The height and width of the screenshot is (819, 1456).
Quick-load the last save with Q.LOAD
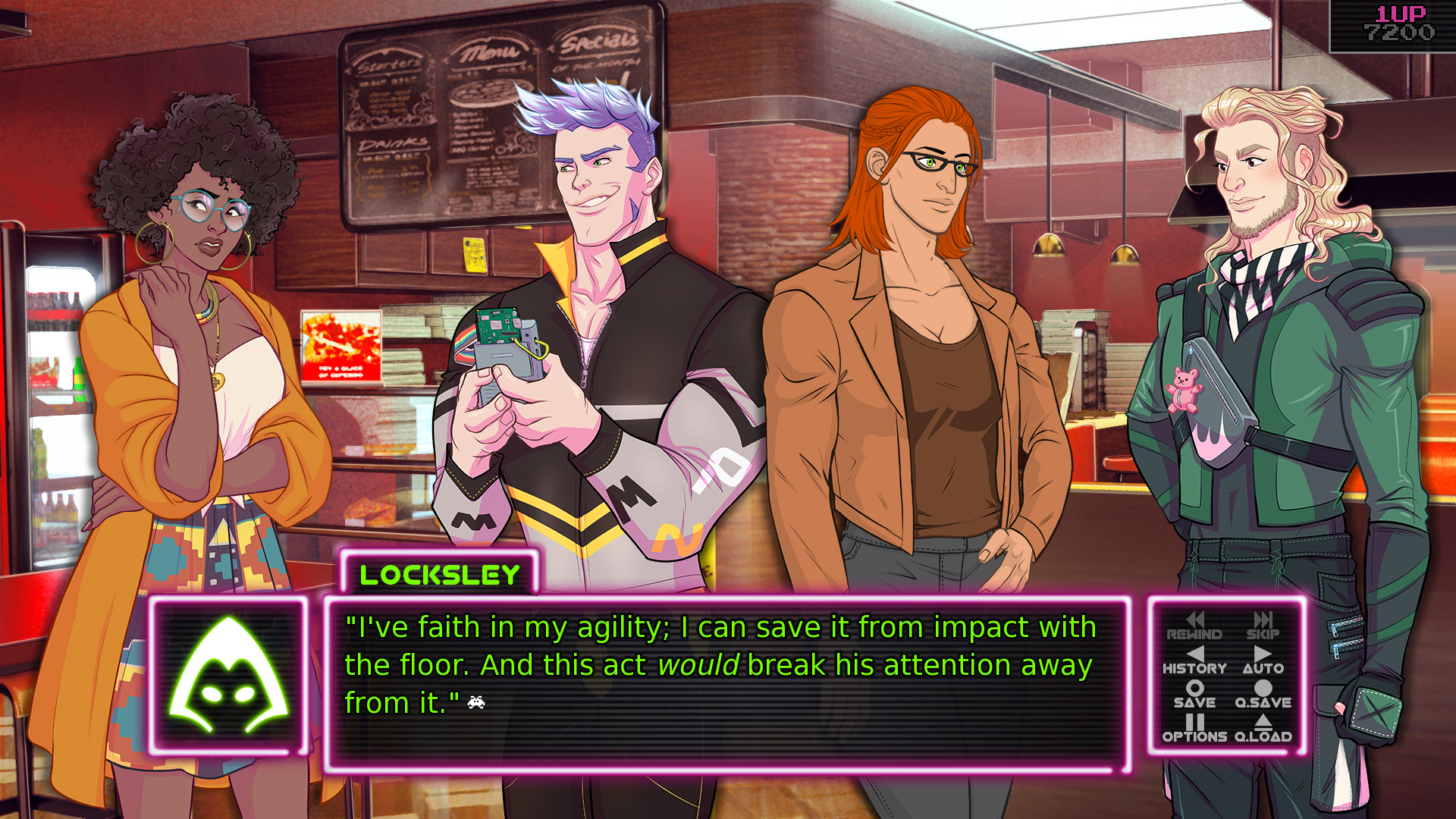pos(1264,728)
